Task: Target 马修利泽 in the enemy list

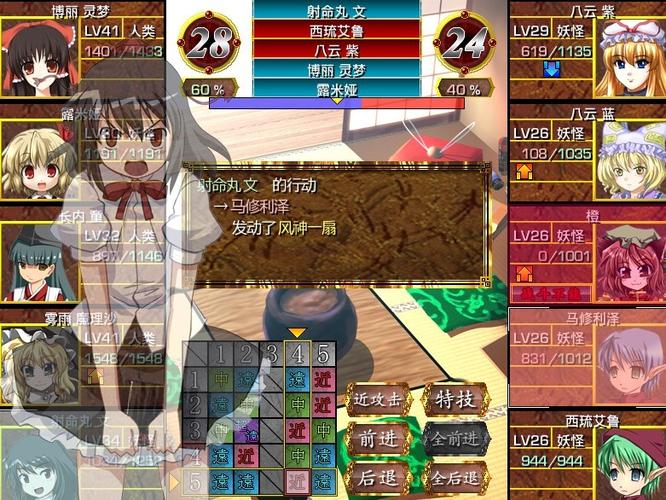Action: 587,357
